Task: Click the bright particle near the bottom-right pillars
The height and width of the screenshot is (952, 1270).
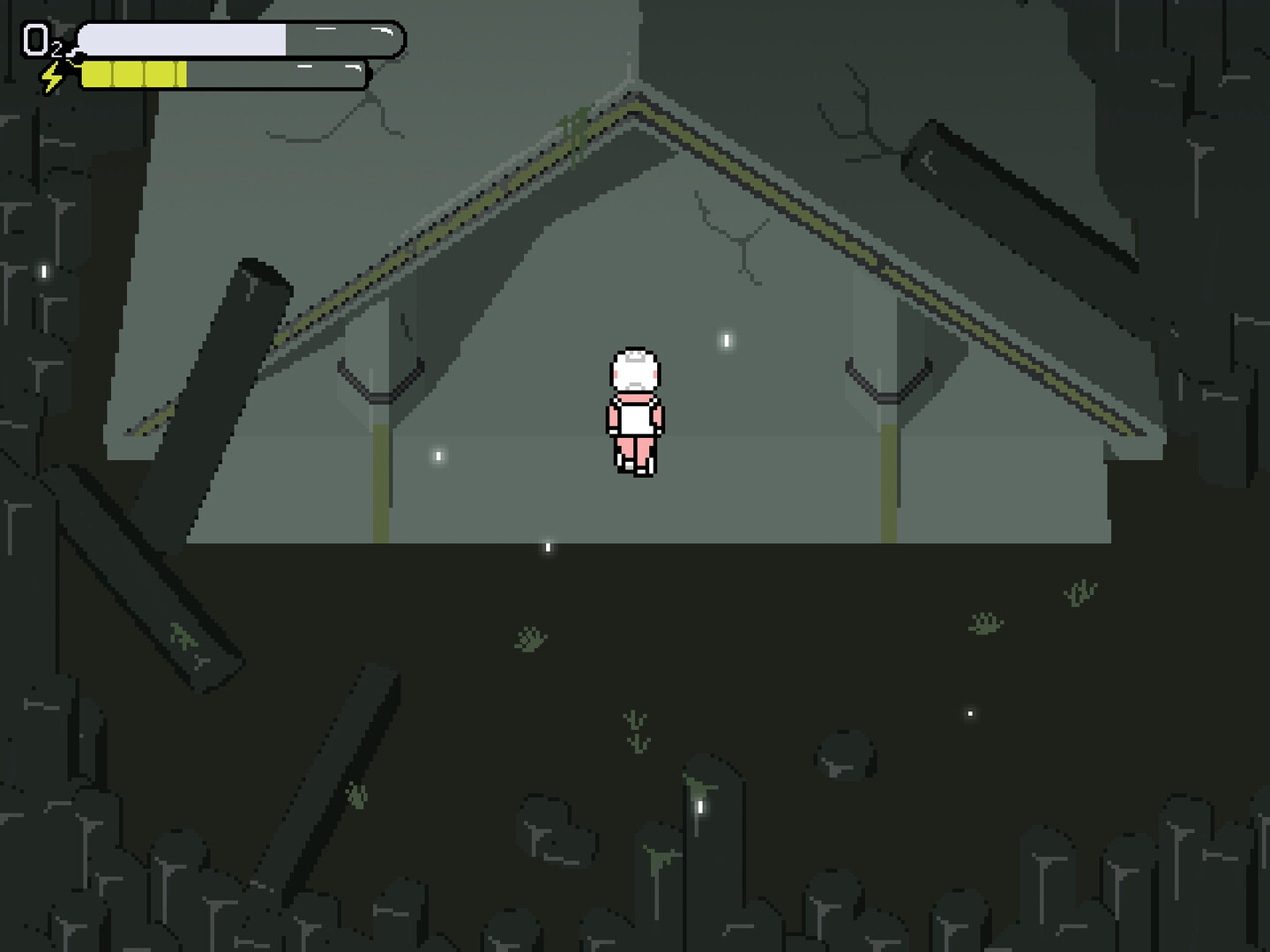Action: [970, 712]
